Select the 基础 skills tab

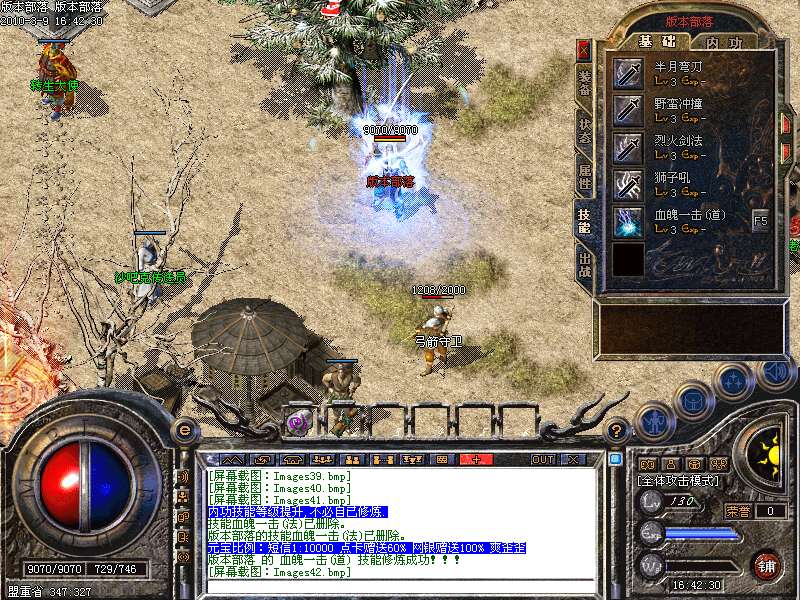tap(657, 42)
